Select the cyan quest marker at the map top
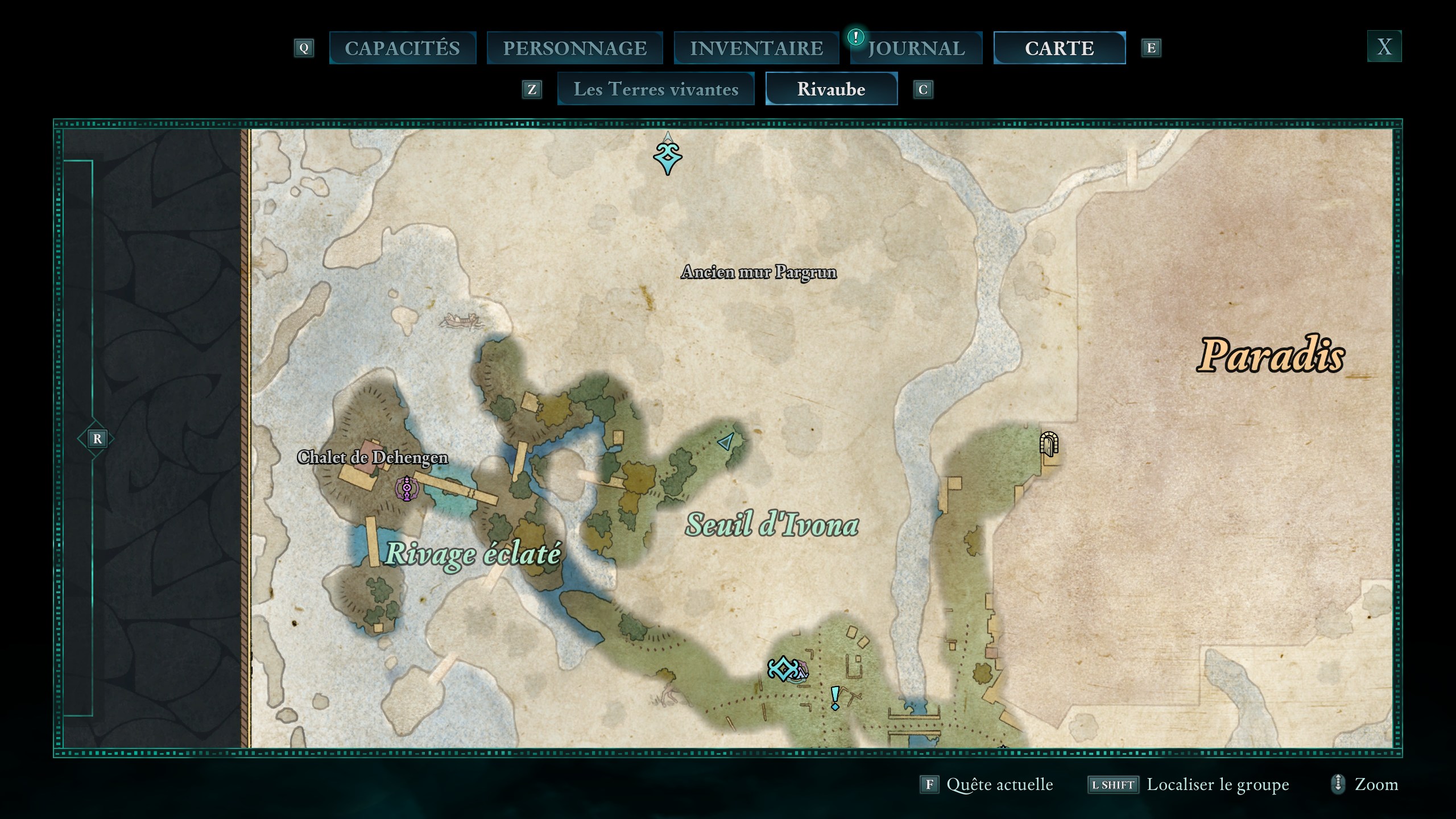Screen dimensions: 1456x819 pos(668,157)
